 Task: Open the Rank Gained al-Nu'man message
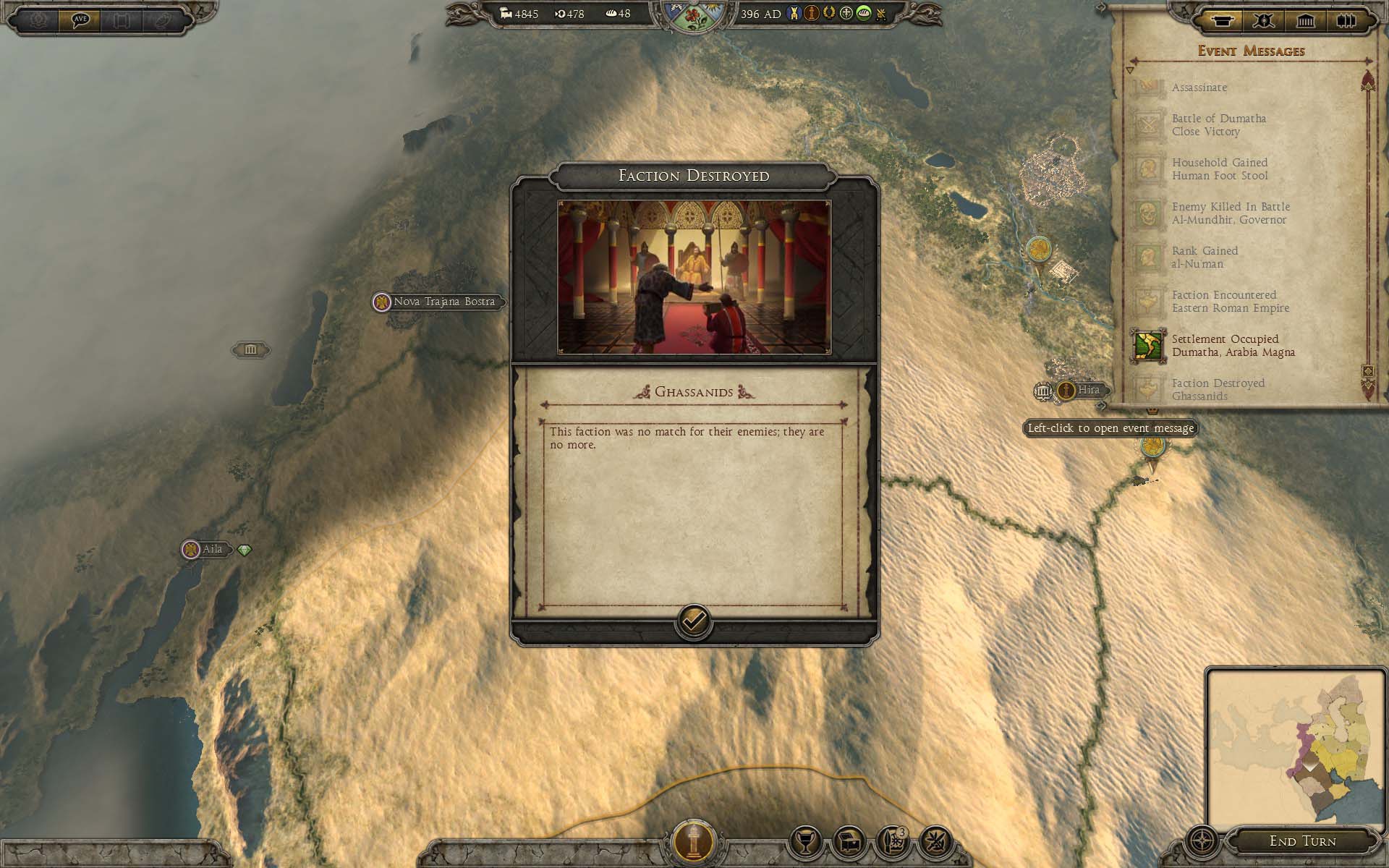point(1205,258)
